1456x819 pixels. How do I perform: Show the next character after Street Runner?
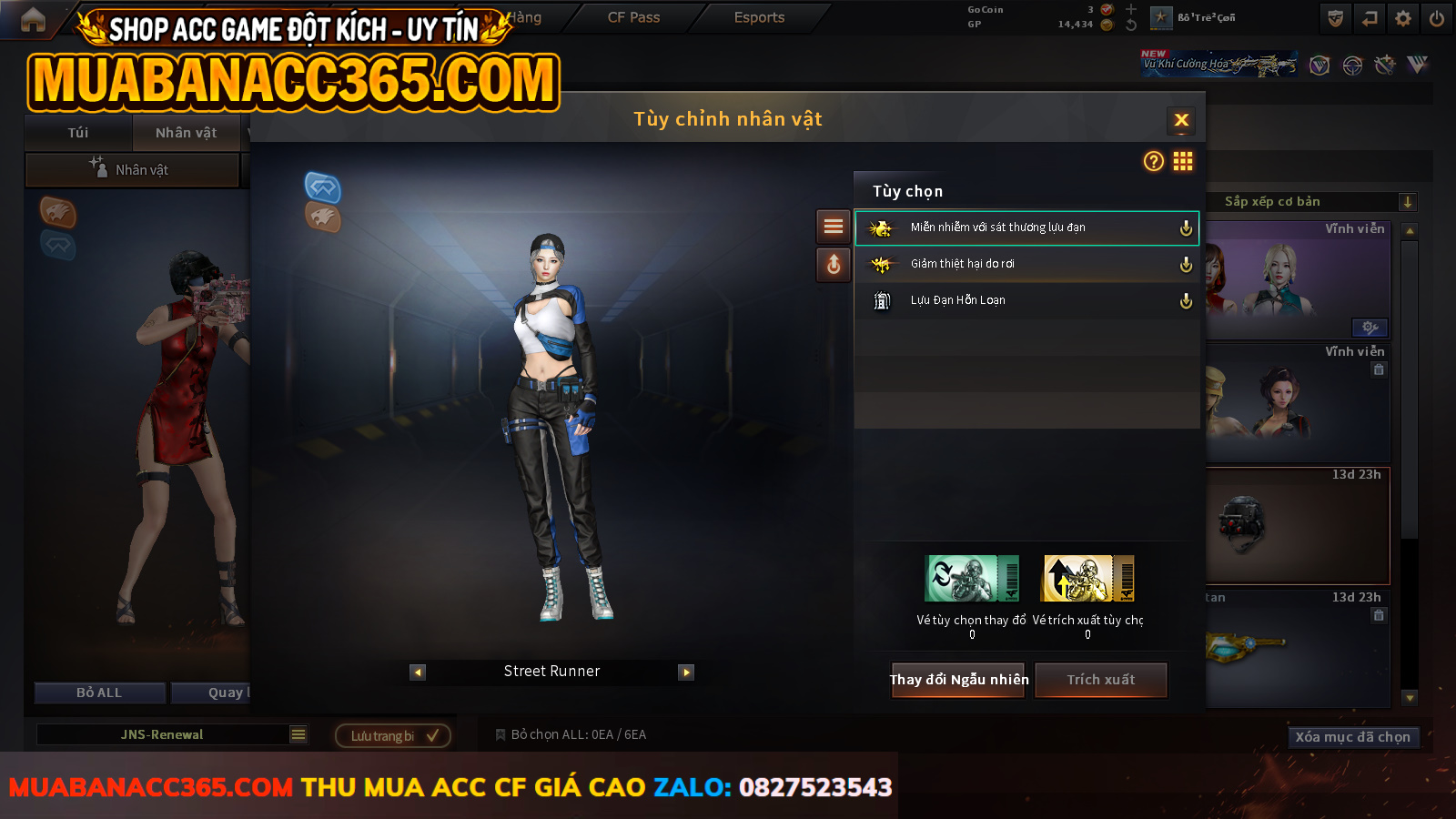tap(686, 672)
